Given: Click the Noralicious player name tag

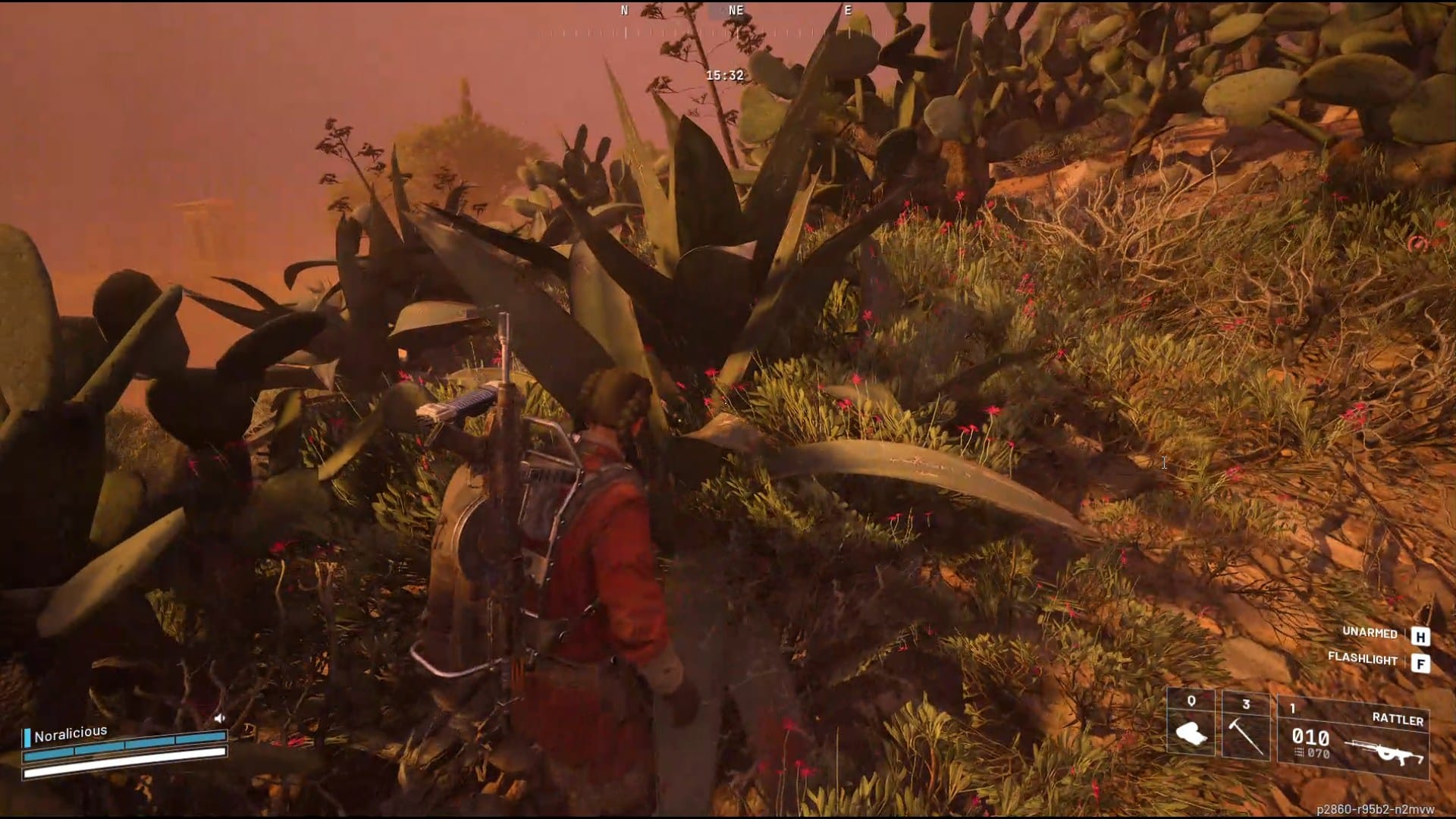Looking at the screenshot, I should (70, 733).
